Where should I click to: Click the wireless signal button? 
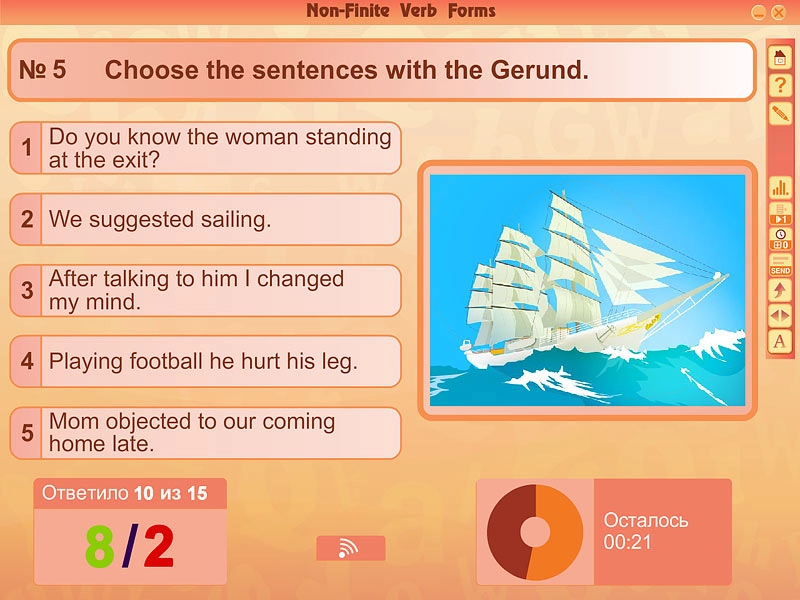[350, 548]
